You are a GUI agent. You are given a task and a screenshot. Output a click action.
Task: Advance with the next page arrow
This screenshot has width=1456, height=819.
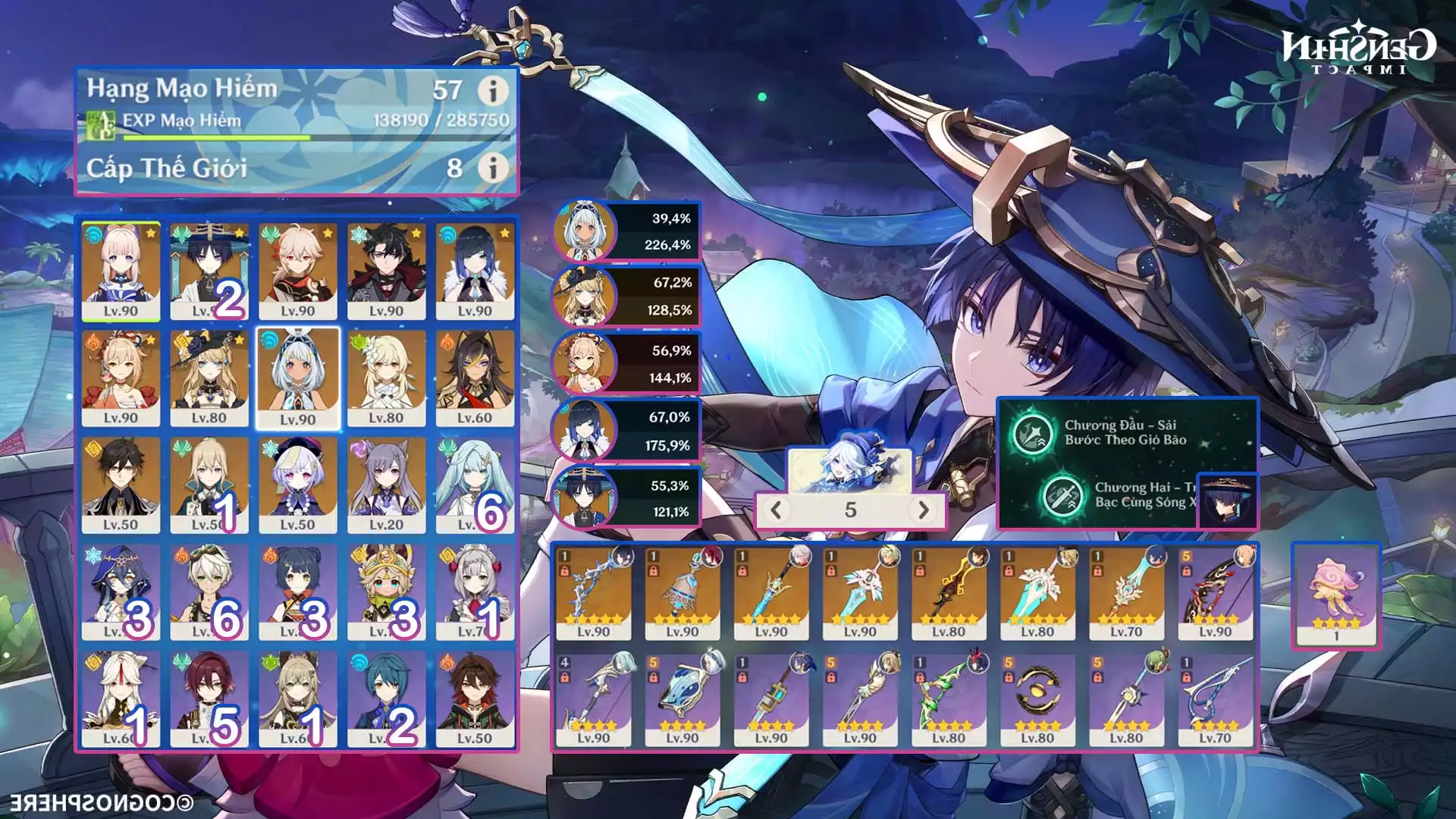tap(923, 510)
